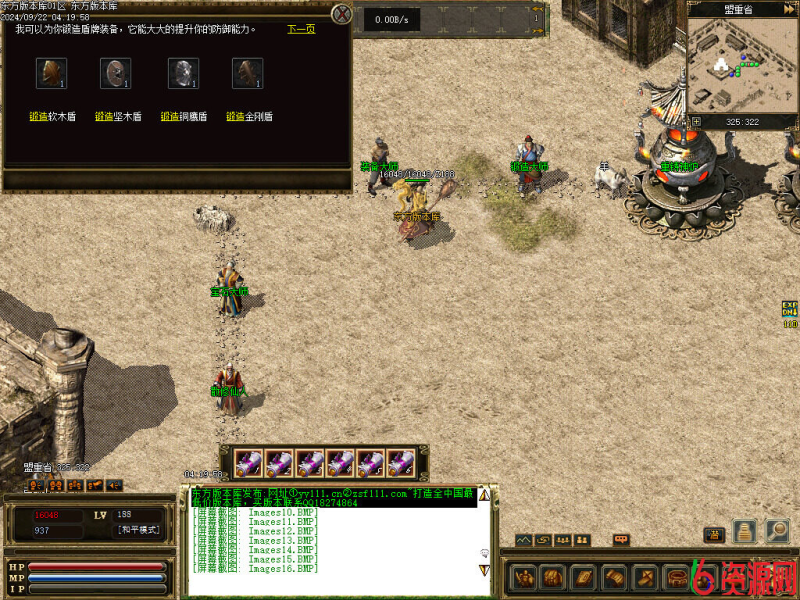Click the orange chat bubble button
This screenshot has height=600, width=800.
621,540
